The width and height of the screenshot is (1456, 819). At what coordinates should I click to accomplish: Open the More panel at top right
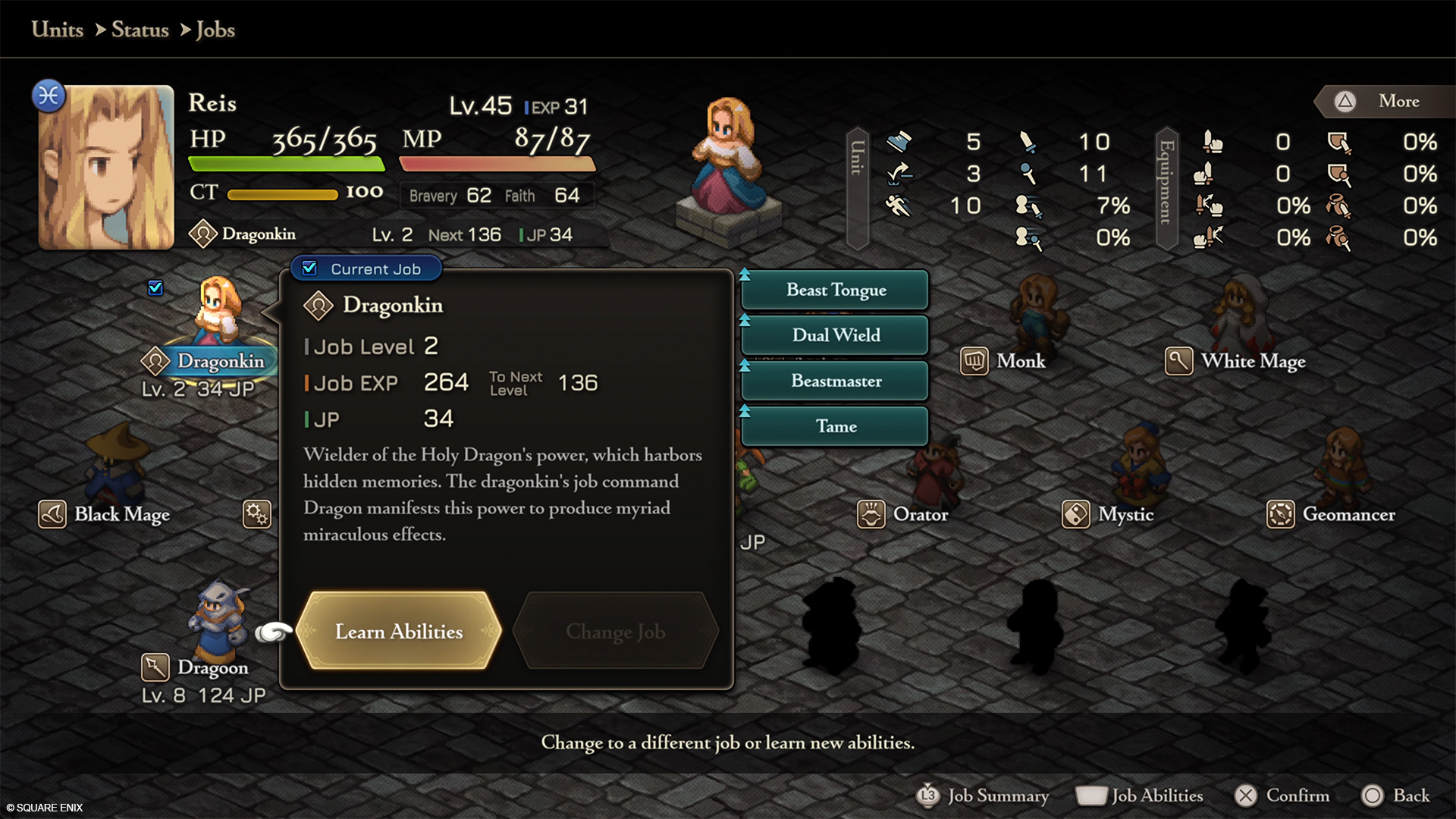[x=1388, y=101]
